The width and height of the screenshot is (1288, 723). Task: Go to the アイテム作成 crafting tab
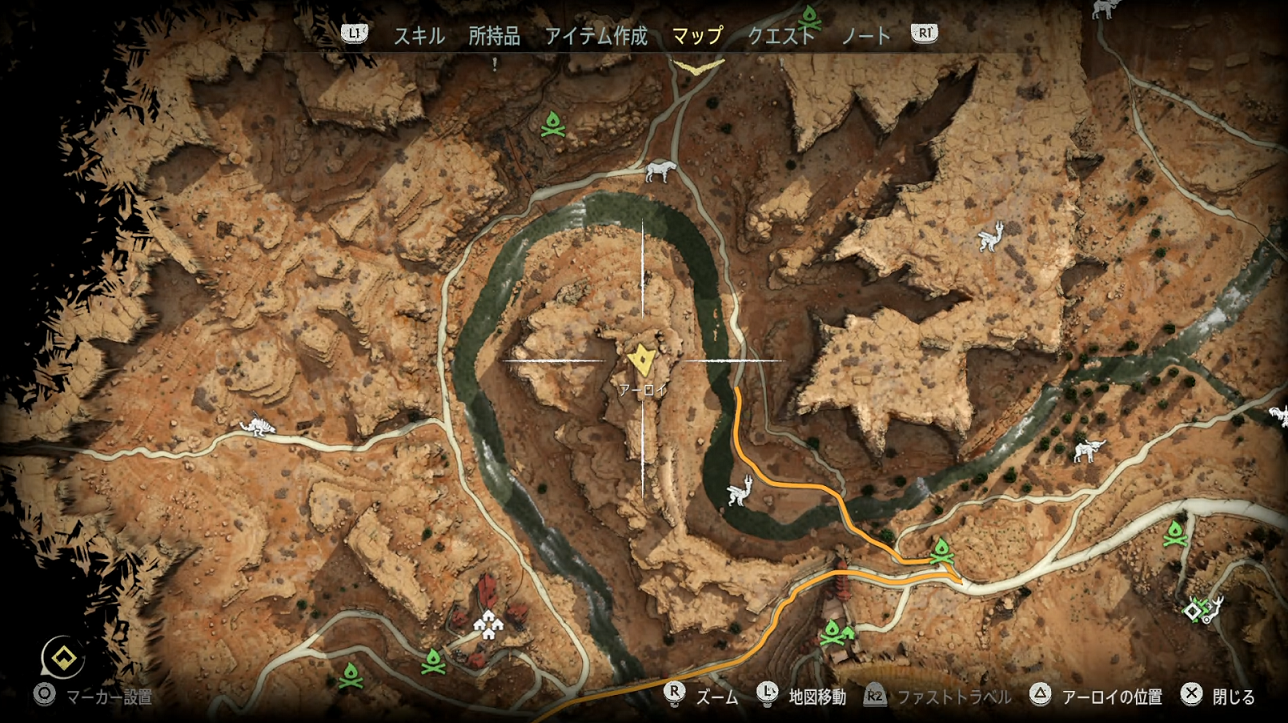coord(596,36)
